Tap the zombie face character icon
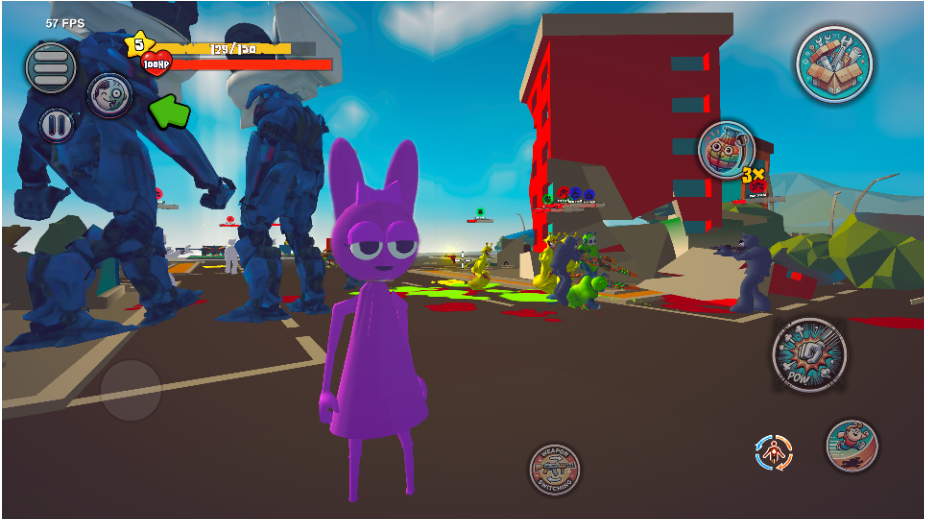 pos(108,94)
